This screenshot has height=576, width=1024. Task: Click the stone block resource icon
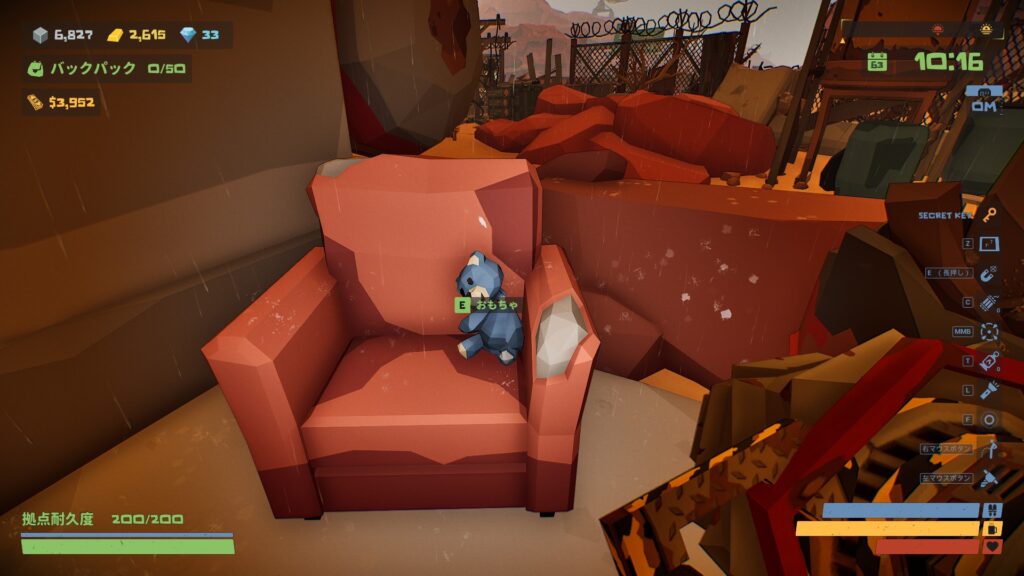click(x=40, y=35)
